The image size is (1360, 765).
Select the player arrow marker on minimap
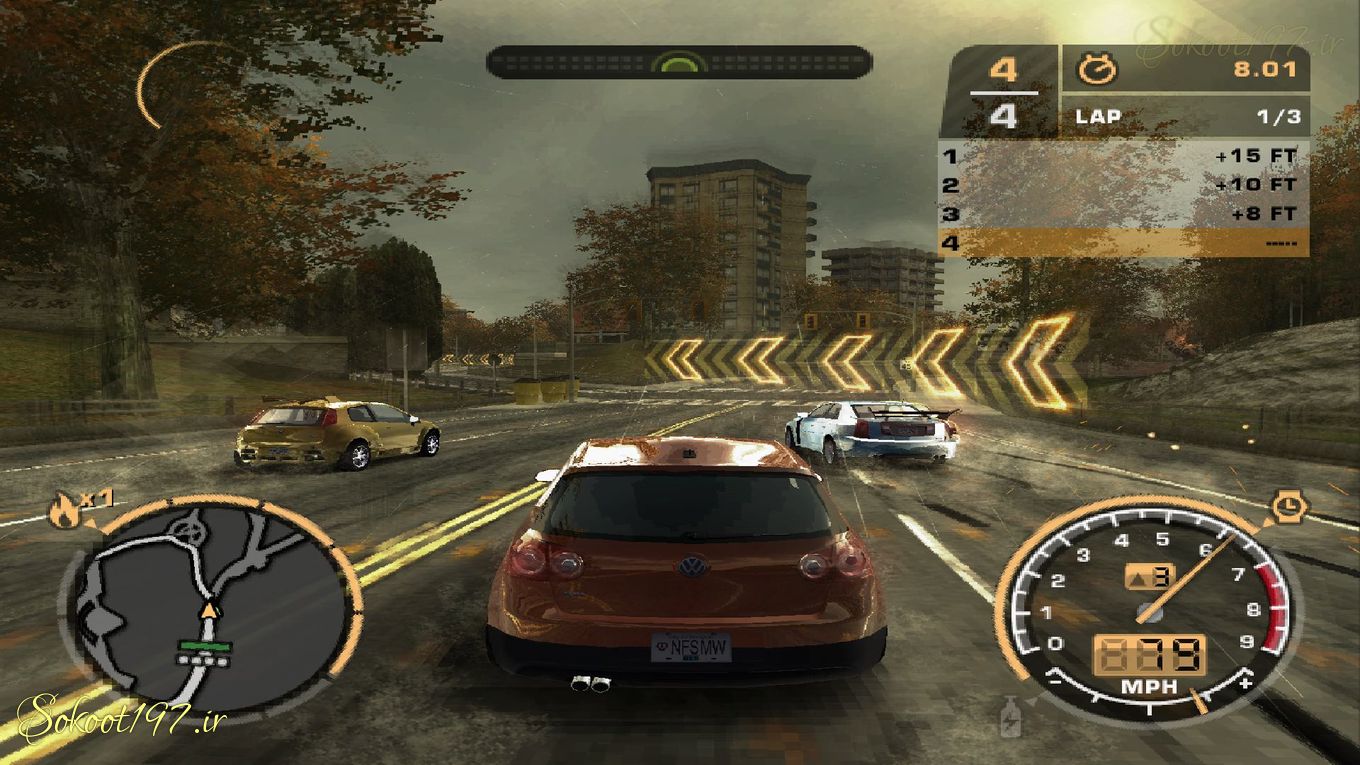tap(209, 608)
